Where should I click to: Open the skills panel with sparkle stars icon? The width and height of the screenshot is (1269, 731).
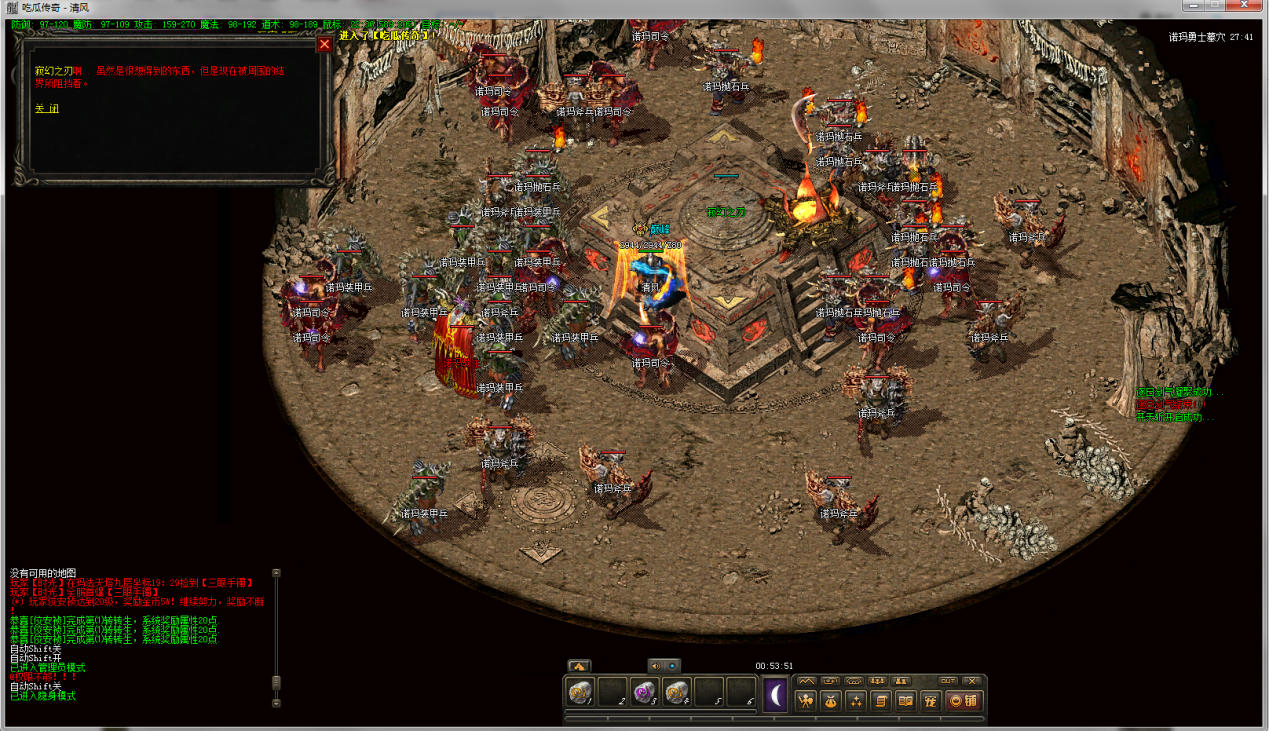tap(856, 701)
